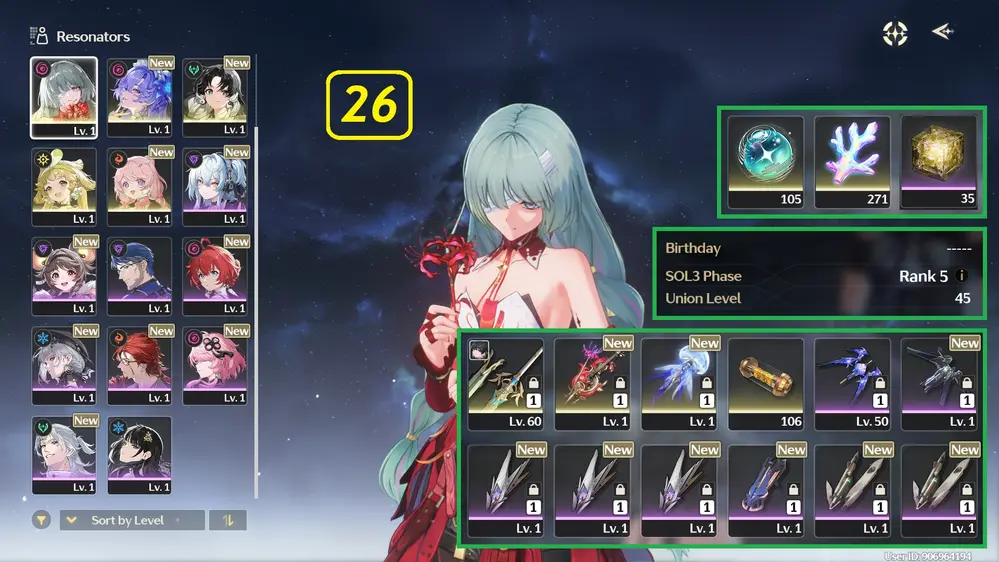This screenshot has width=999, height=562.
Task: Select the Lv. 60 sword weapon slot
Action: point(505,383)
